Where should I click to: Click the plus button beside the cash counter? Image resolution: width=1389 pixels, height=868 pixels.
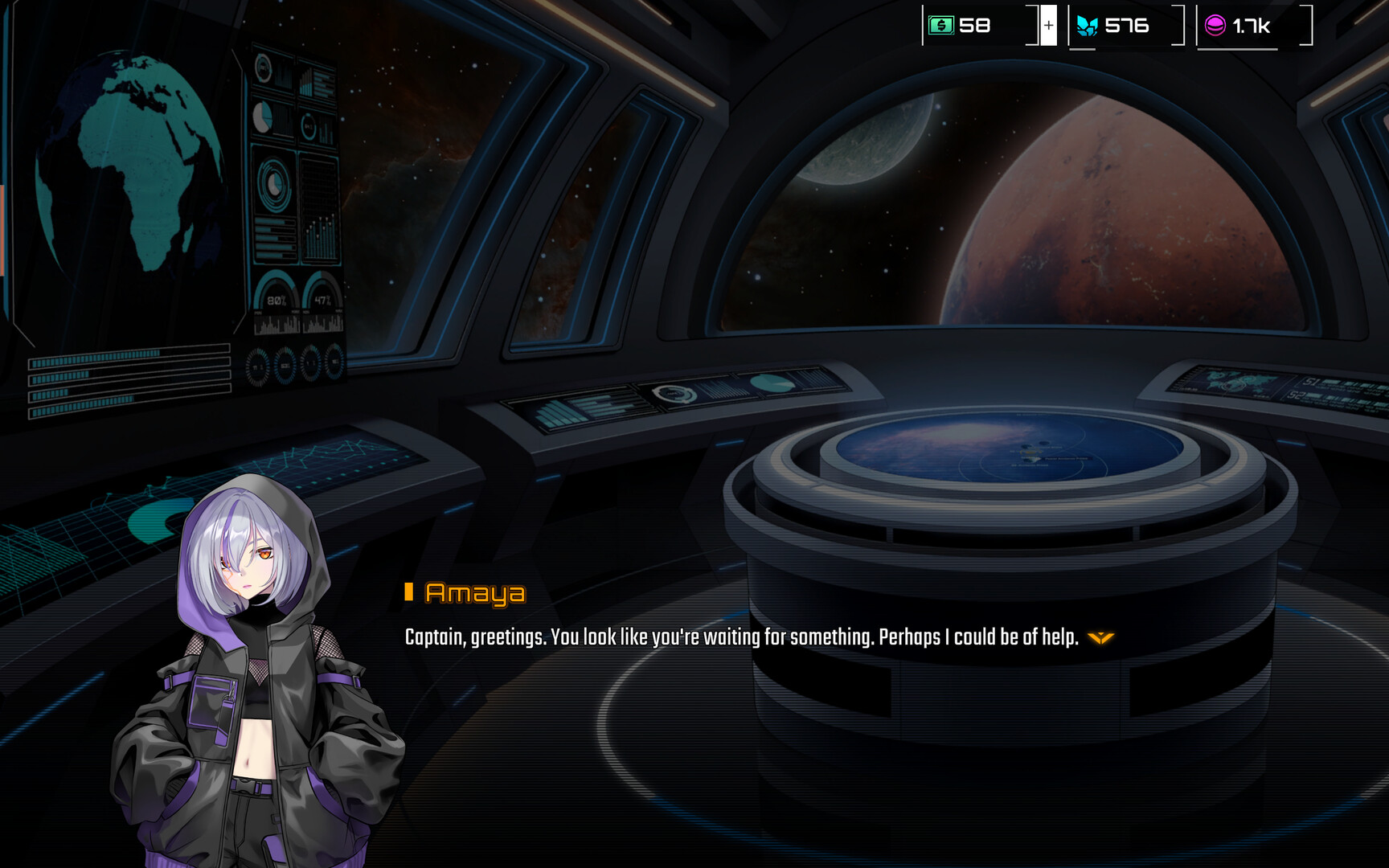[1048, 26]
